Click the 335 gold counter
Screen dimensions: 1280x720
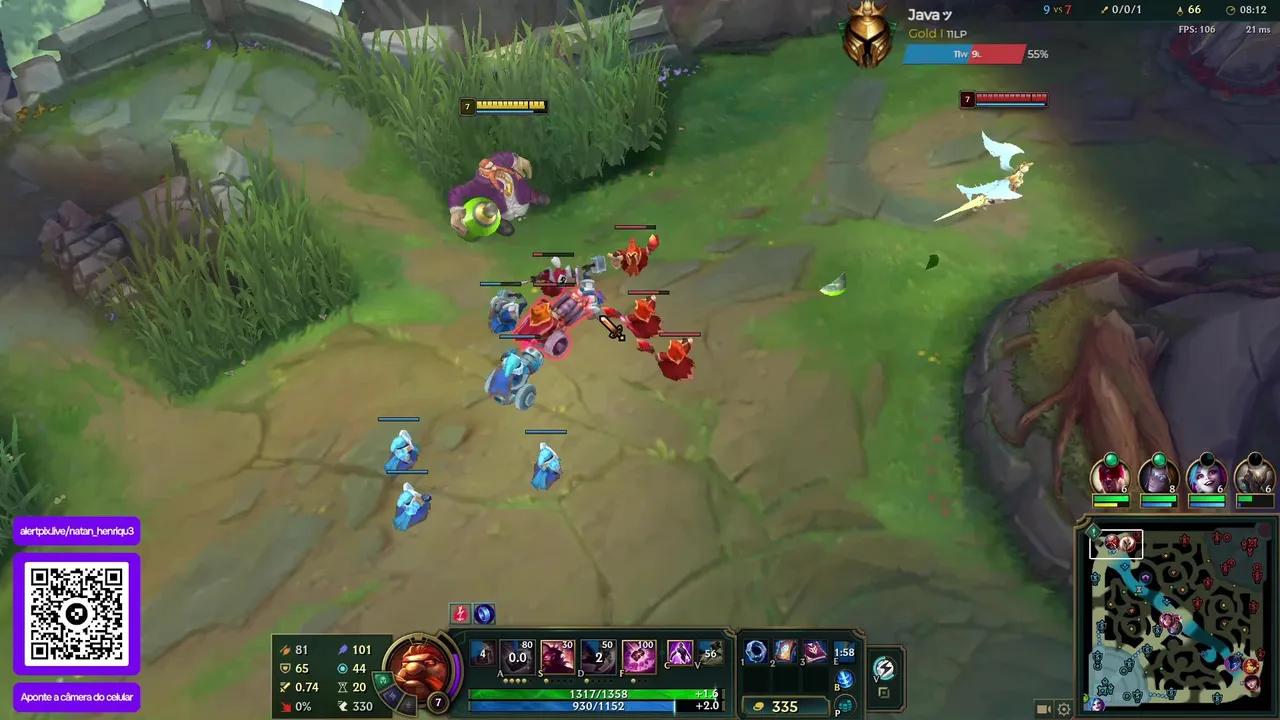[784, 707]
